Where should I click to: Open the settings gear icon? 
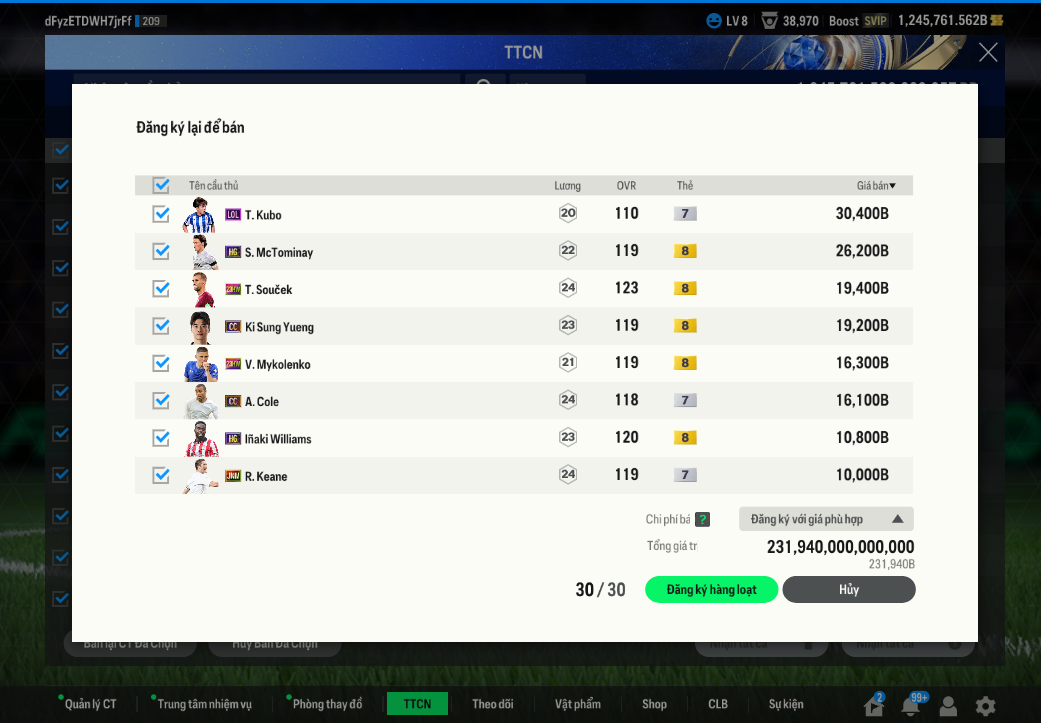[986, 706]
